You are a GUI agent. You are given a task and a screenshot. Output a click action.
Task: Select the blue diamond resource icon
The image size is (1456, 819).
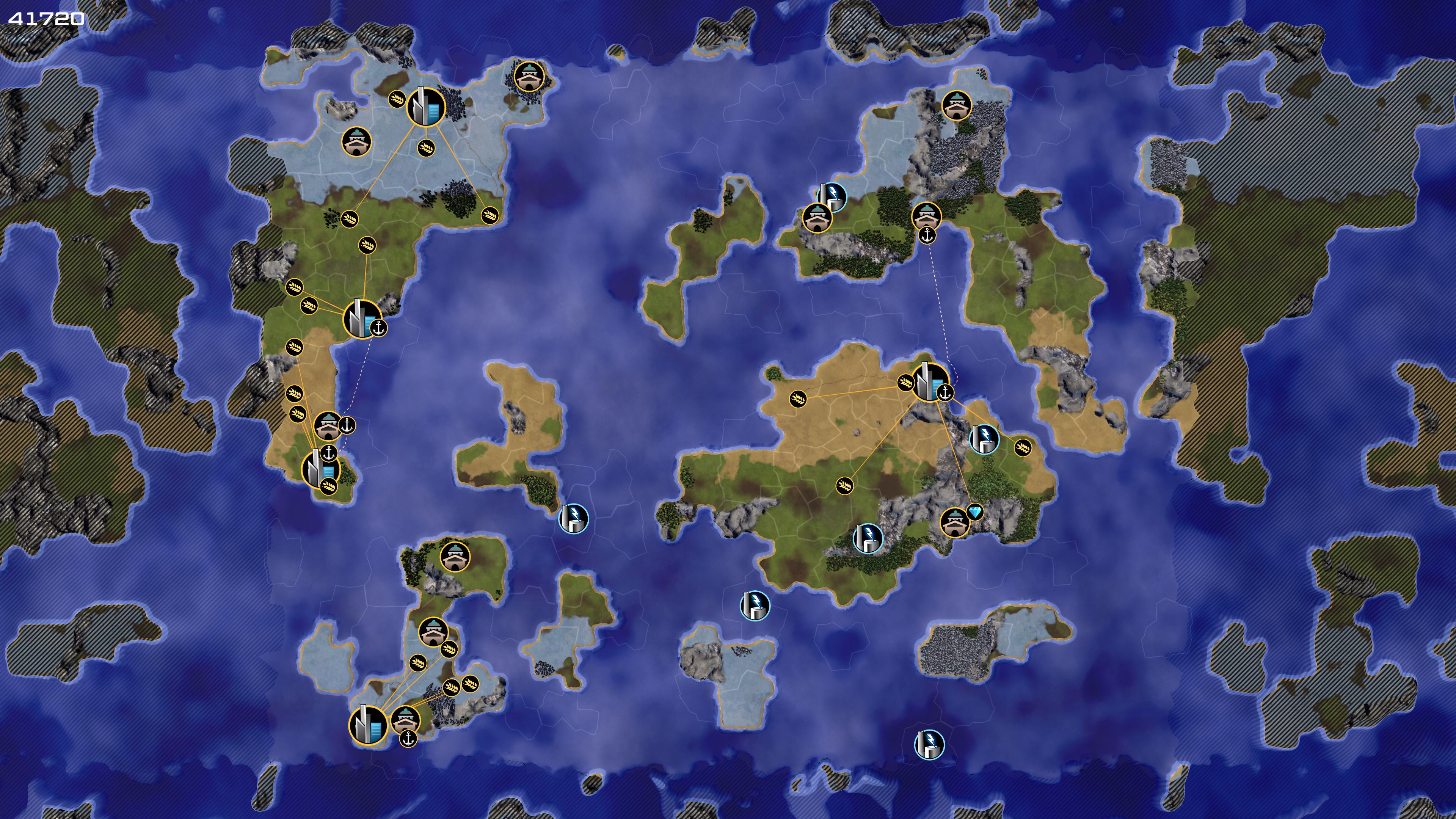976,512
